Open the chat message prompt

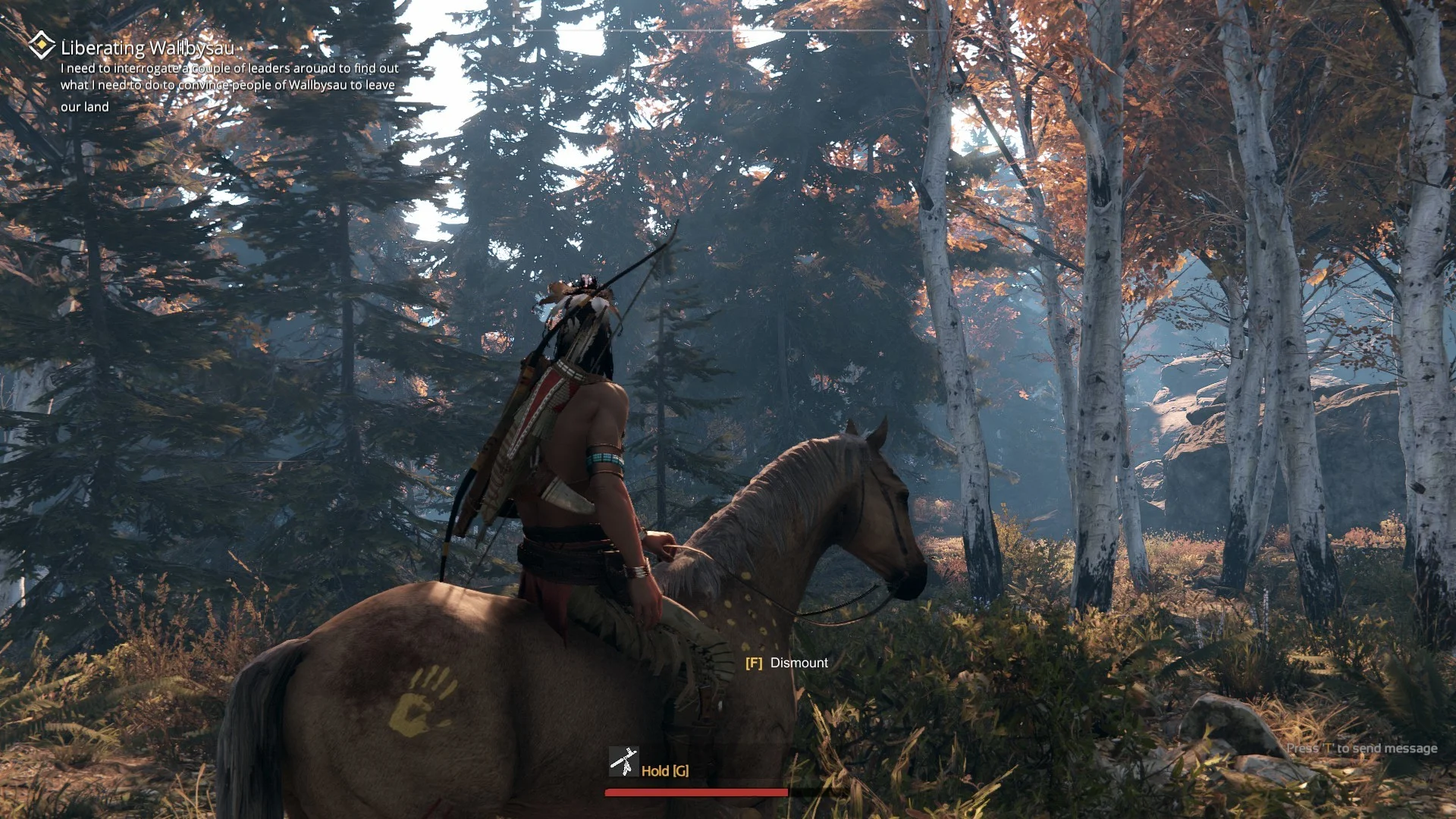tap(1361, 748)
